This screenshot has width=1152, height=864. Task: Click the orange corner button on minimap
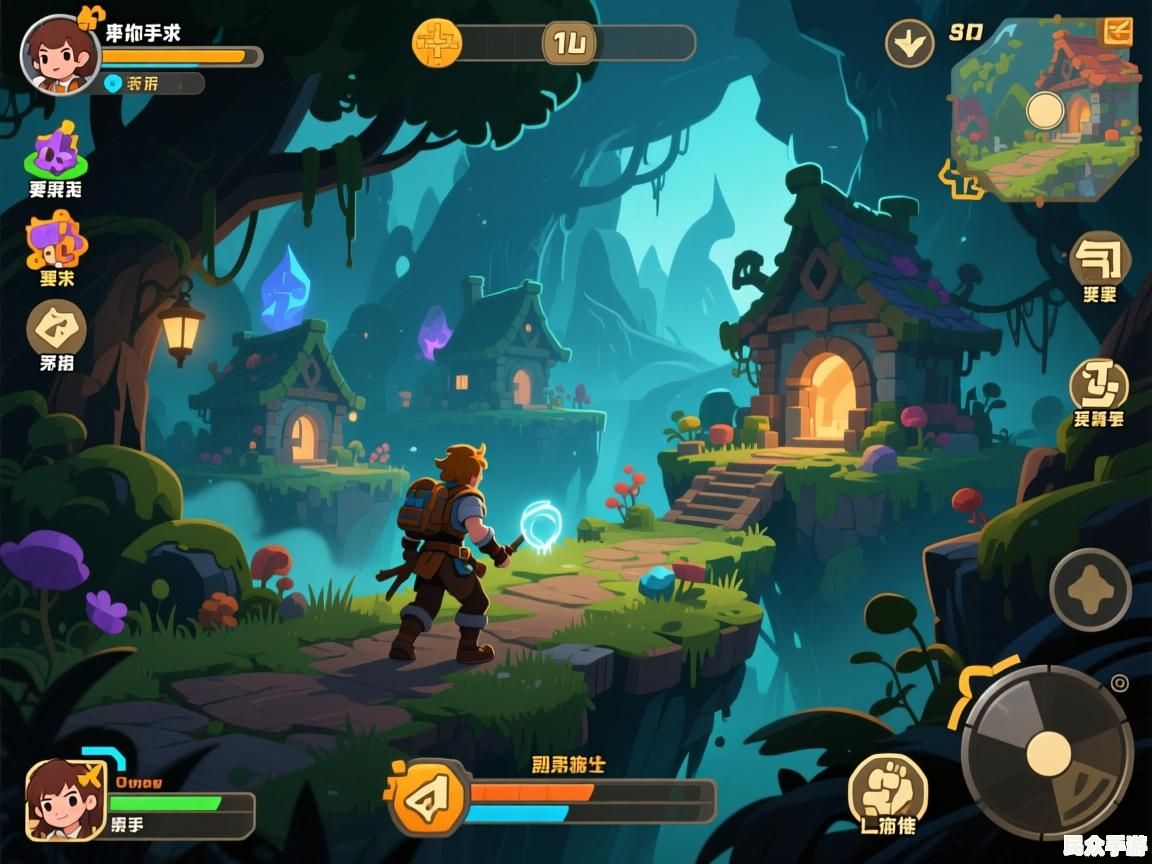tap(1116, 31)
